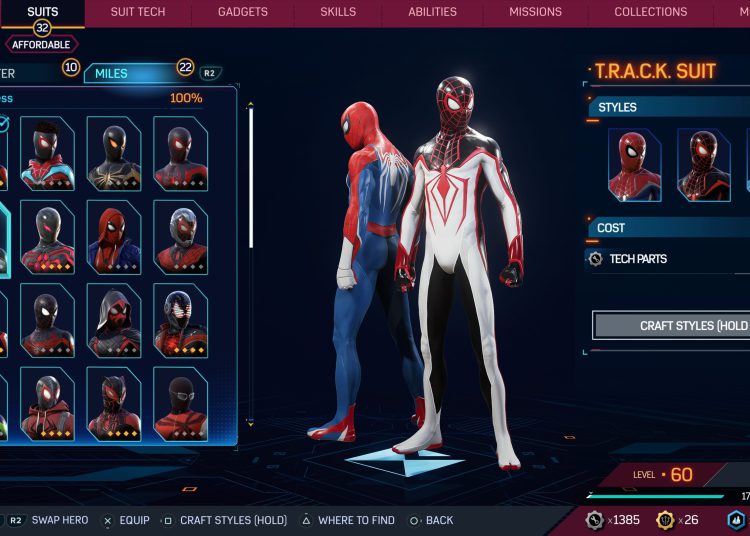
Task: Pick the suit with exposed hair and blue hoodie
Action: (47, 153)
